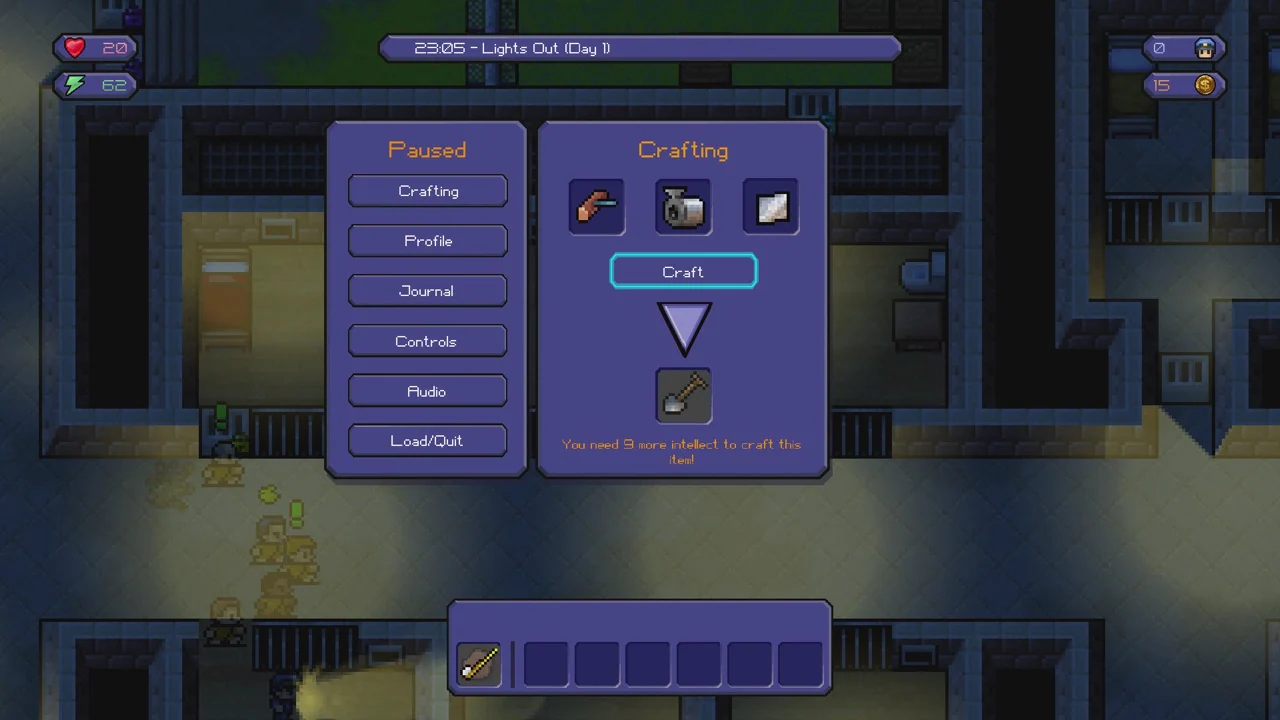
Task: Click the second empty inventory slot
Action: 545,664
